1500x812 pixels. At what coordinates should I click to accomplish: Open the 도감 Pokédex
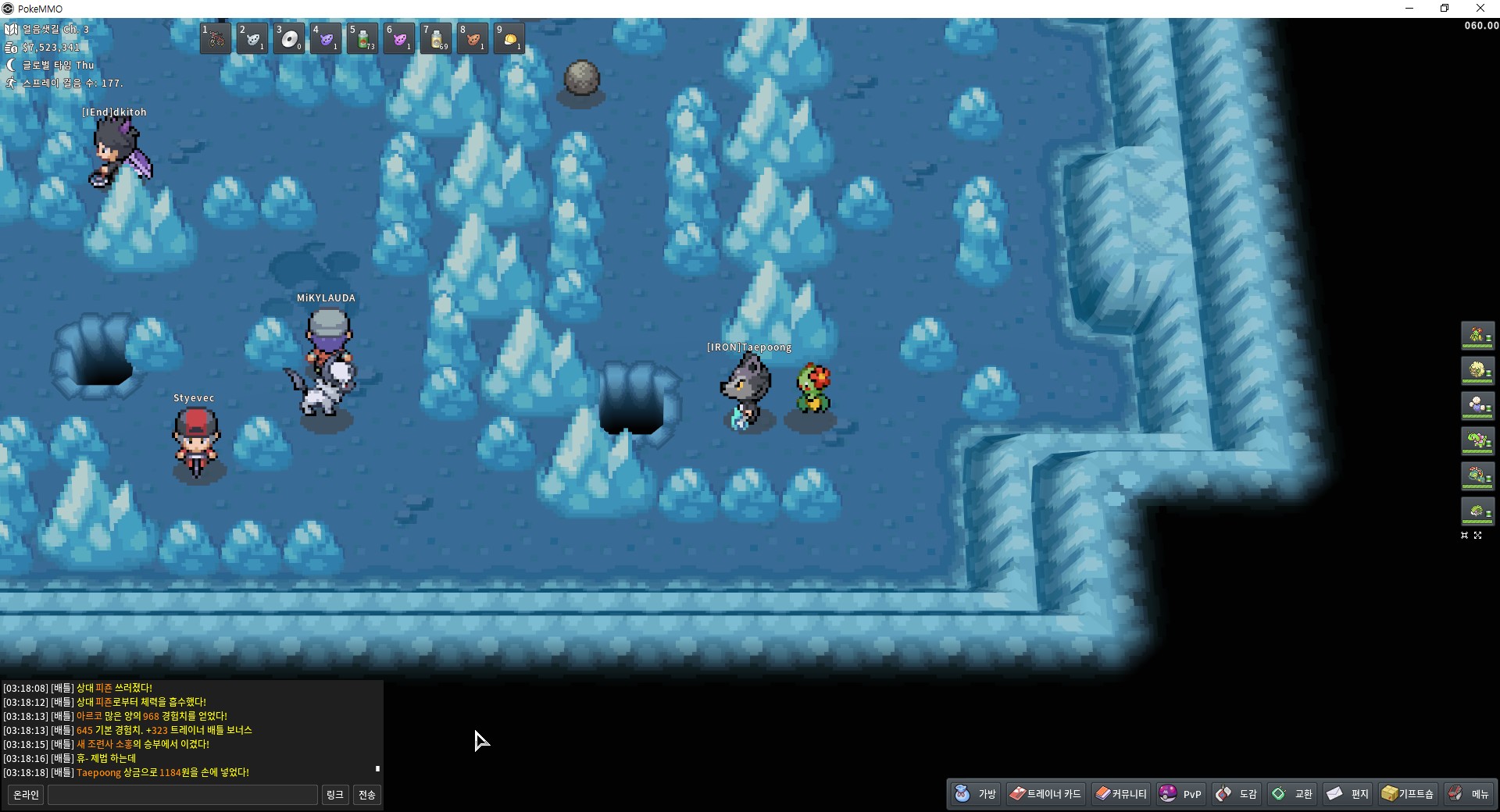tap(1237, 794)
